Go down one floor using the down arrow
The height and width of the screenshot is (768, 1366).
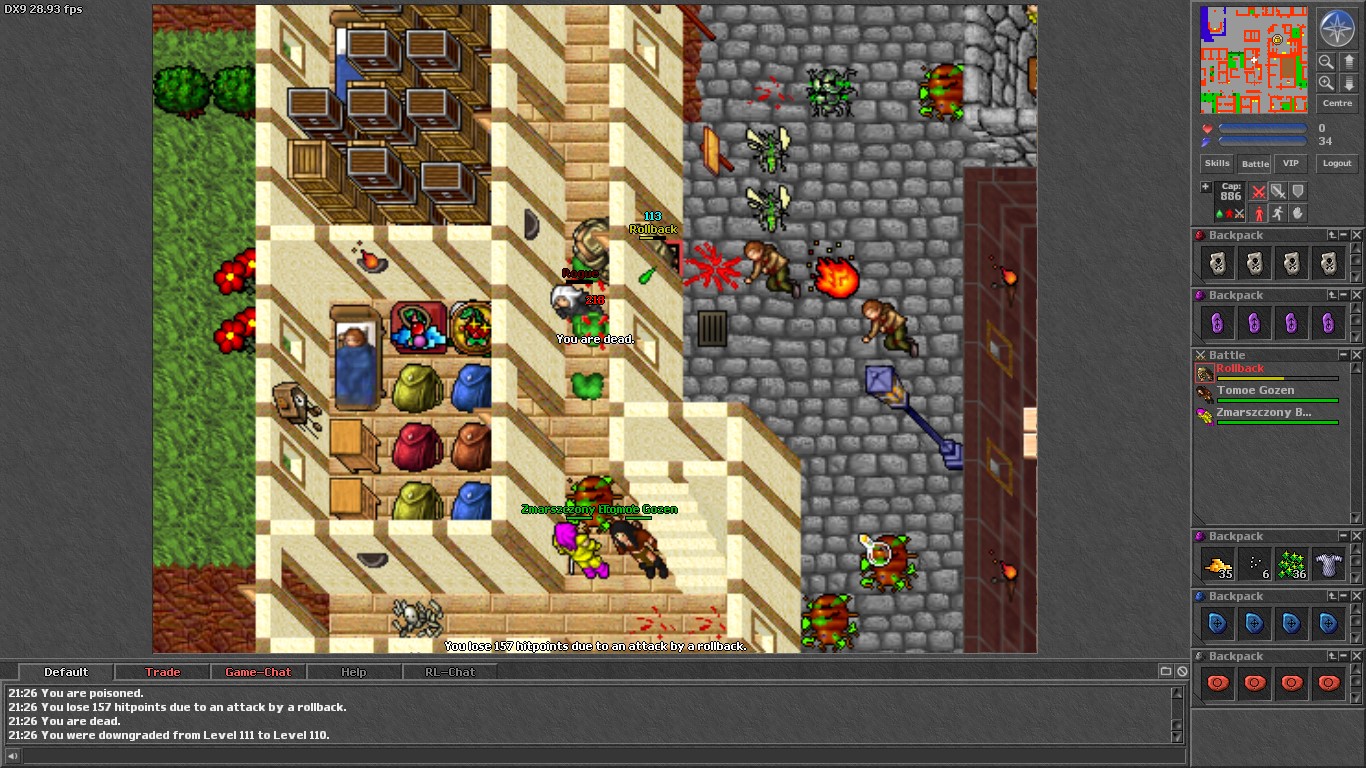[1347, 82]
